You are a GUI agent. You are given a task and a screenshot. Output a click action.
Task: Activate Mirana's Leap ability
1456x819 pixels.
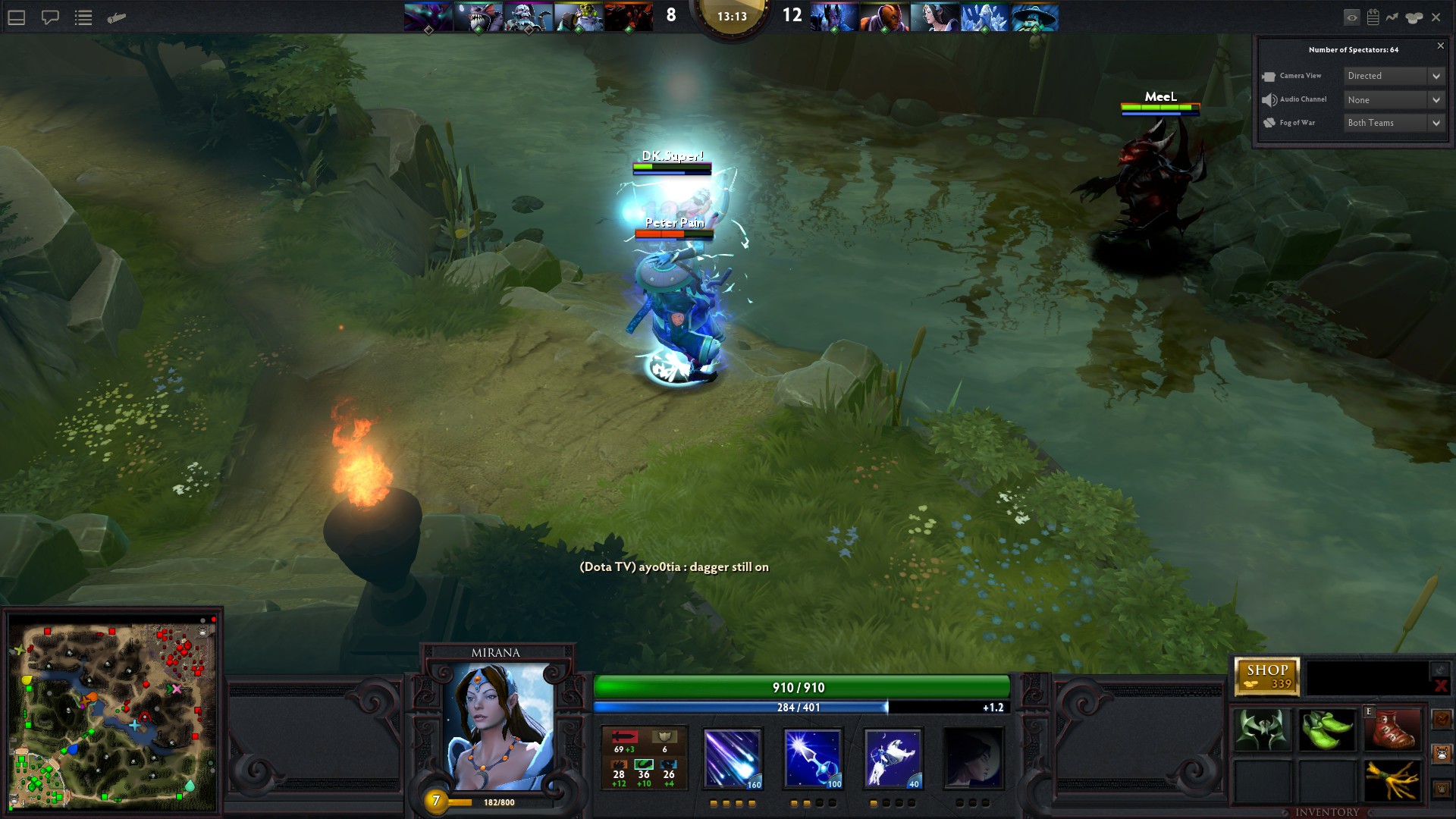893,759
